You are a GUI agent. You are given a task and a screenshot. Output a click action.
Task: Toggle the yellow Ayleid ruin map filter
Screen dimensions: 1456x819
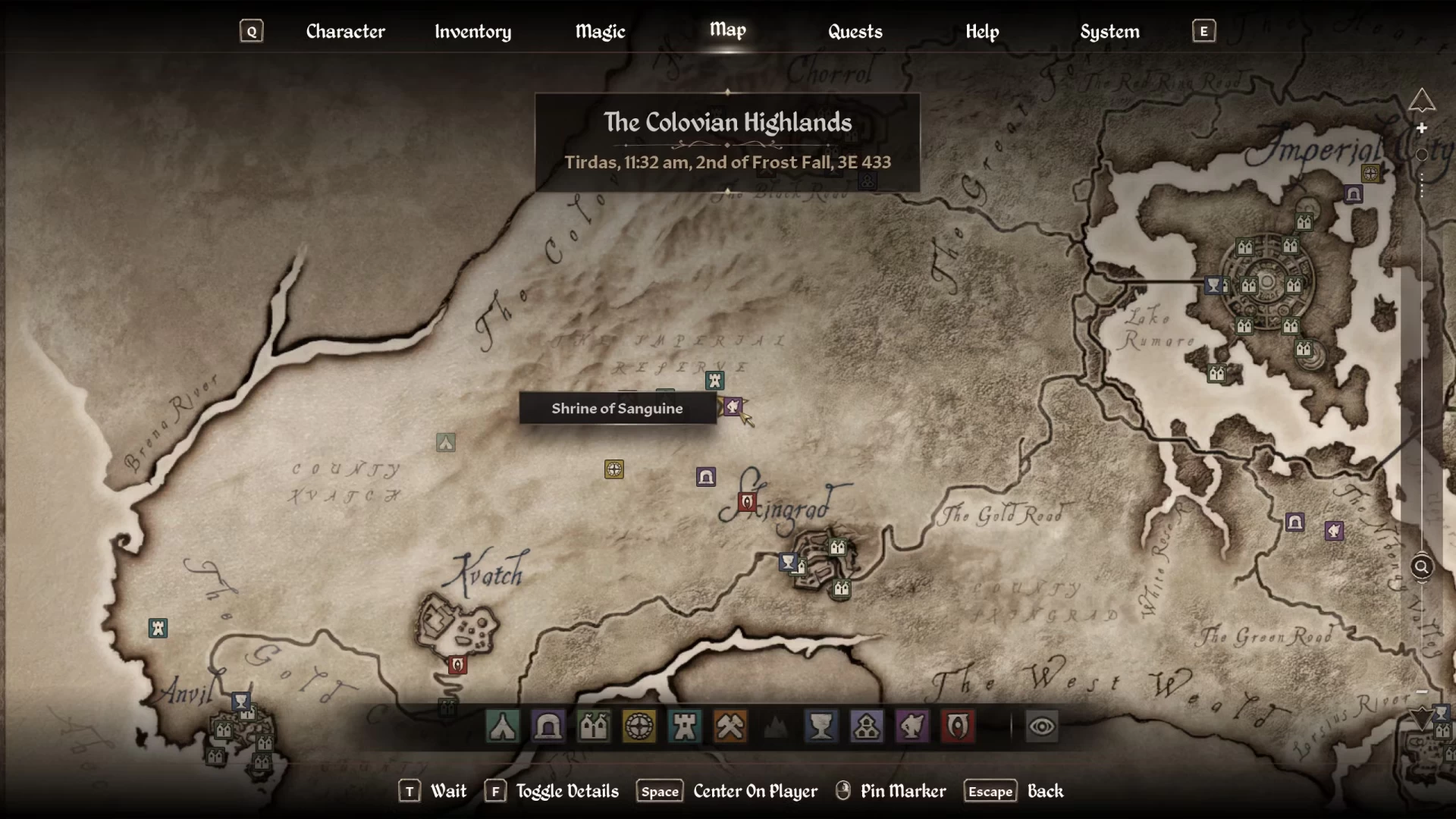coord(639,726)
